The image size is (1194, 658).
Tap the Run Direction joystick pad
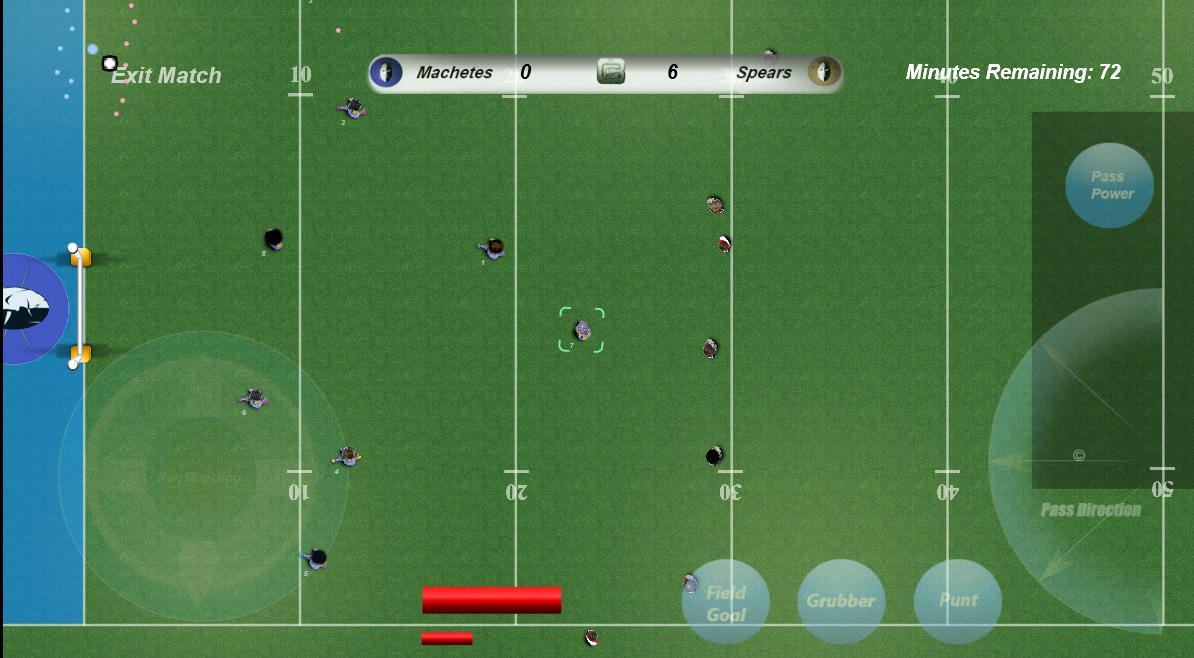click(x=201, y=477)
